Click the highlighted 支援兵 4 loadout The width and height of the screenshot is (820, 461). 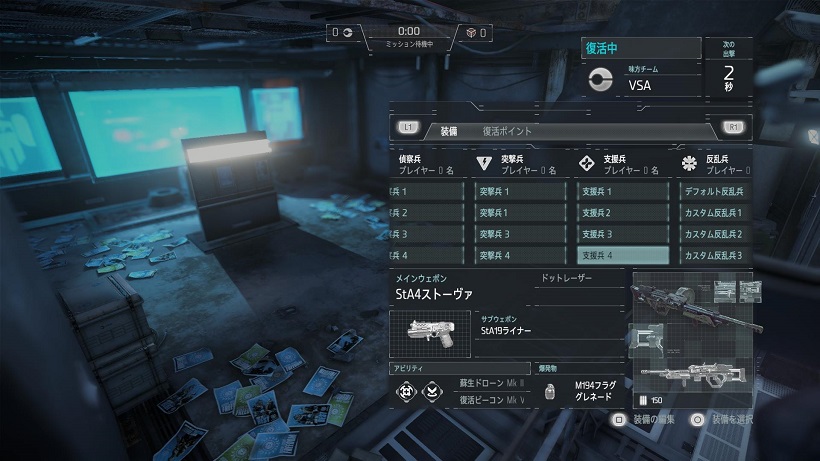[x=622, y=256]
